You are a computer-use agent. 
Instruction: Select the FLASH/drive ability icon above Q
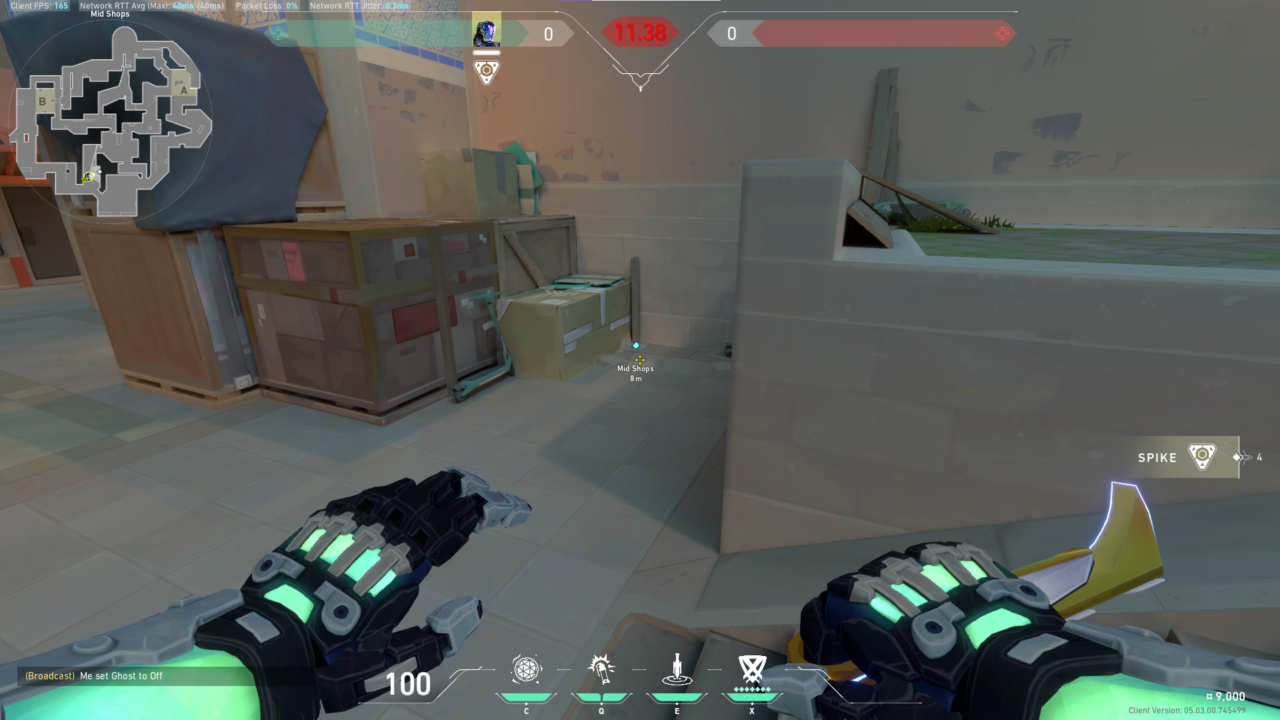point(601,670)
